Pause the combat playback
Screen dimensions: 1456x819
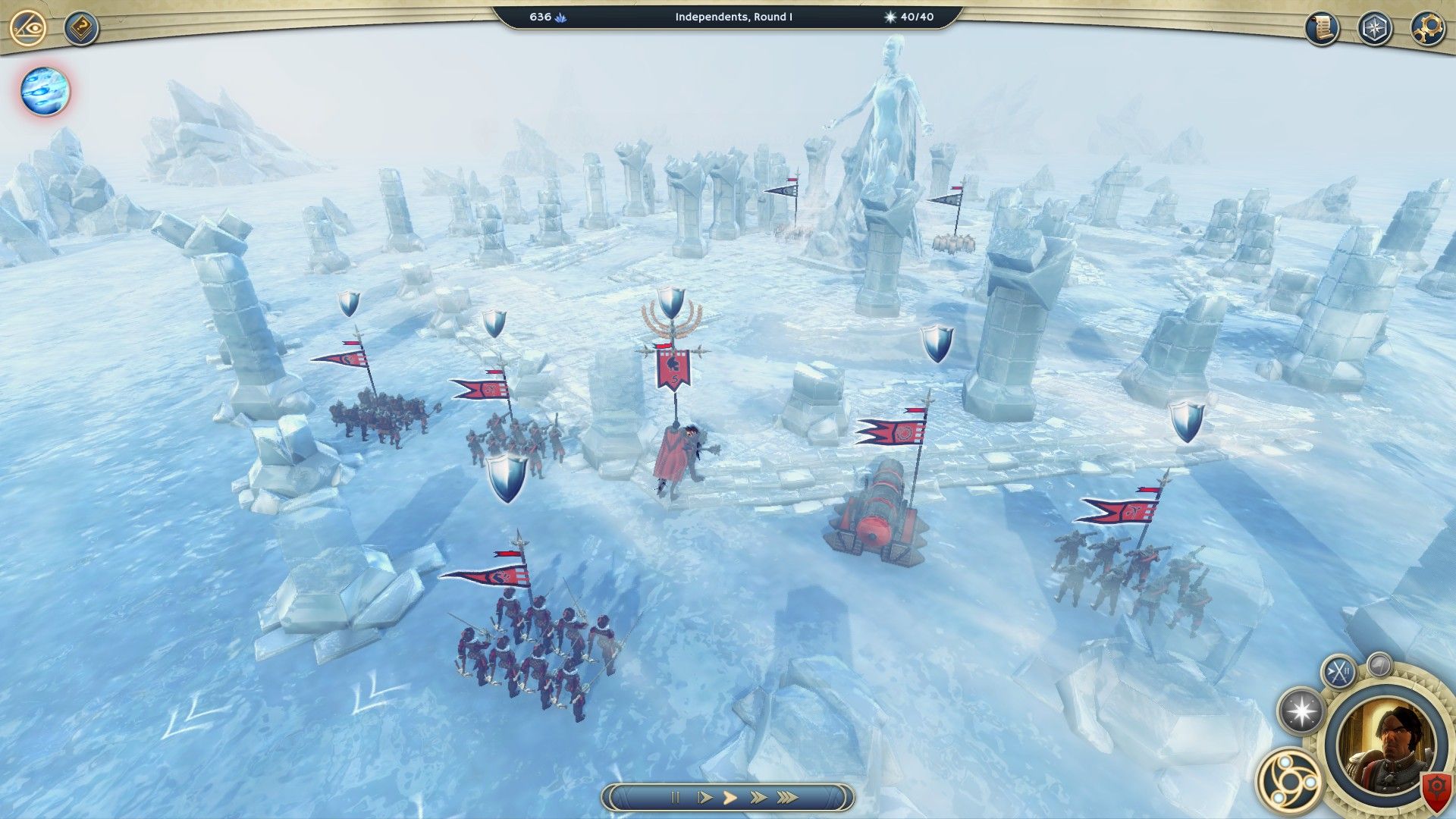click(x=674, y=797)
